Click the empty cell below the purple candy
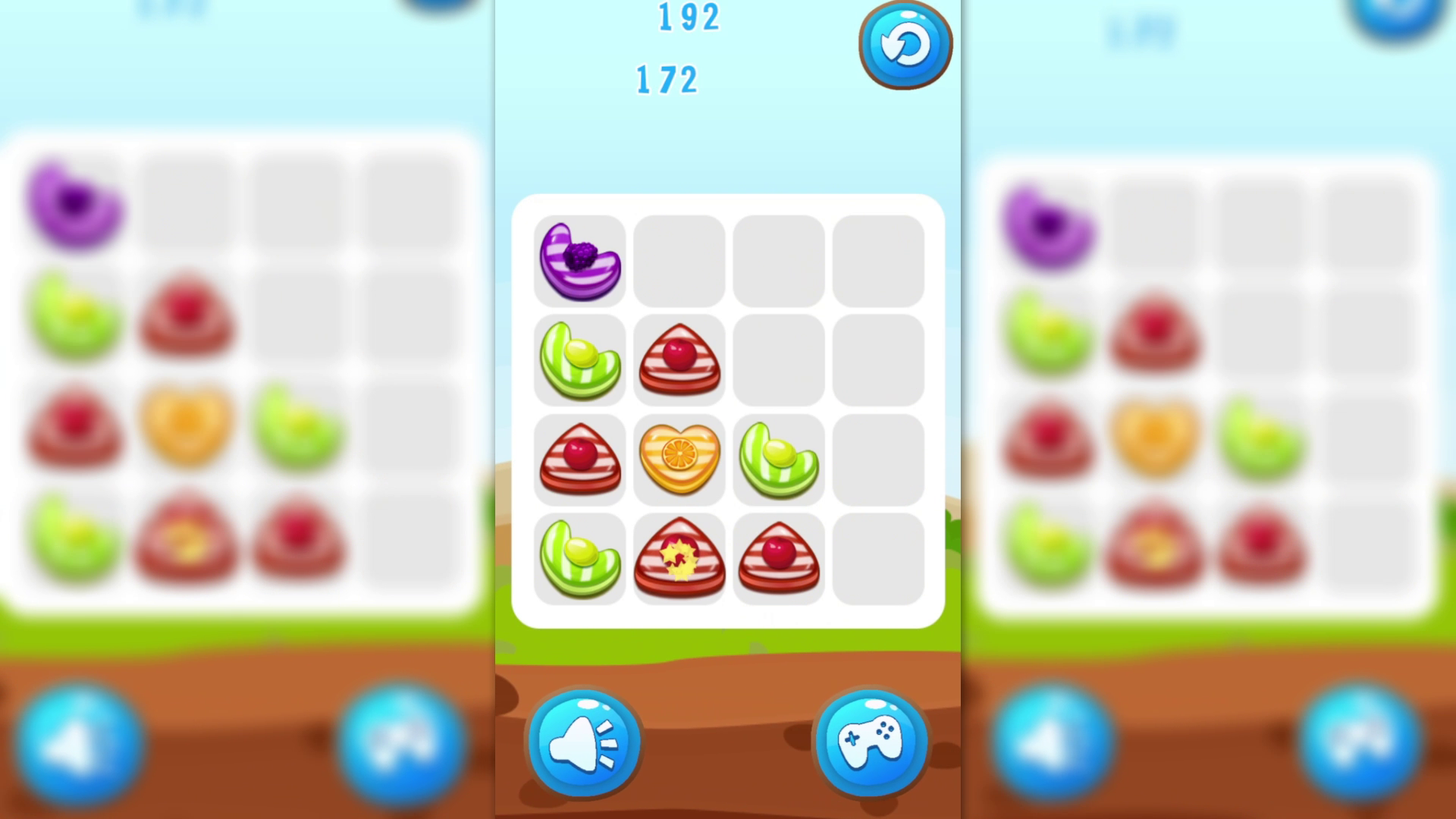This screenshot has height=819, width=1456. click(680, 262)
